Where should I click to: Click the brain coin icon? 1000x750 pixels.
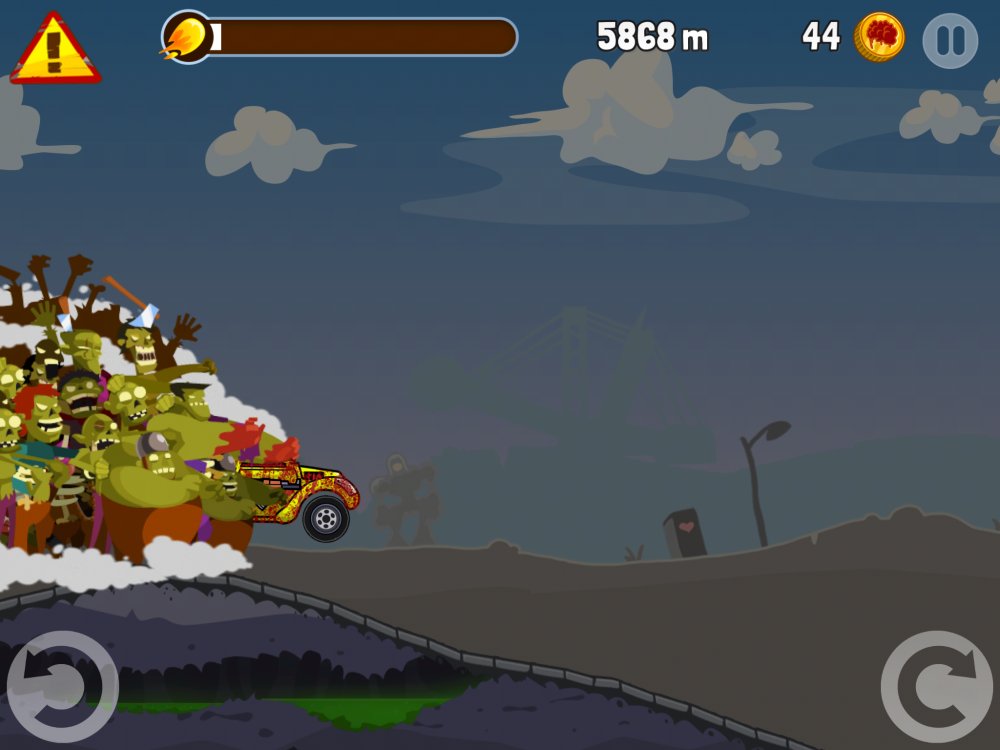point(880,37)
